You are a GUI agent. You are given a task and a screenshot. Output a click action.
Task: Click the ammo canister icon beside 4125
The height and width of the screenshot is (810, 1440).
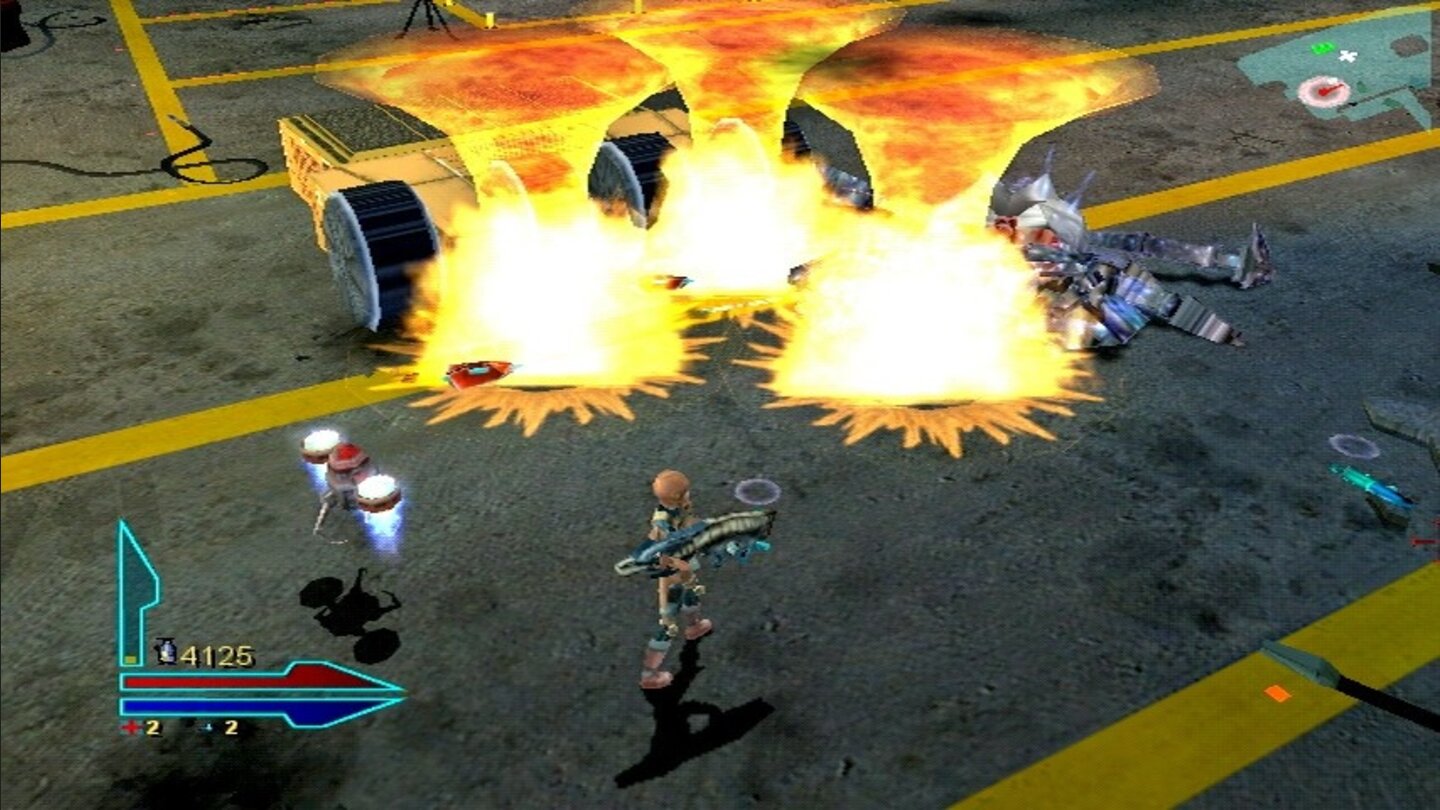[167, 650]
